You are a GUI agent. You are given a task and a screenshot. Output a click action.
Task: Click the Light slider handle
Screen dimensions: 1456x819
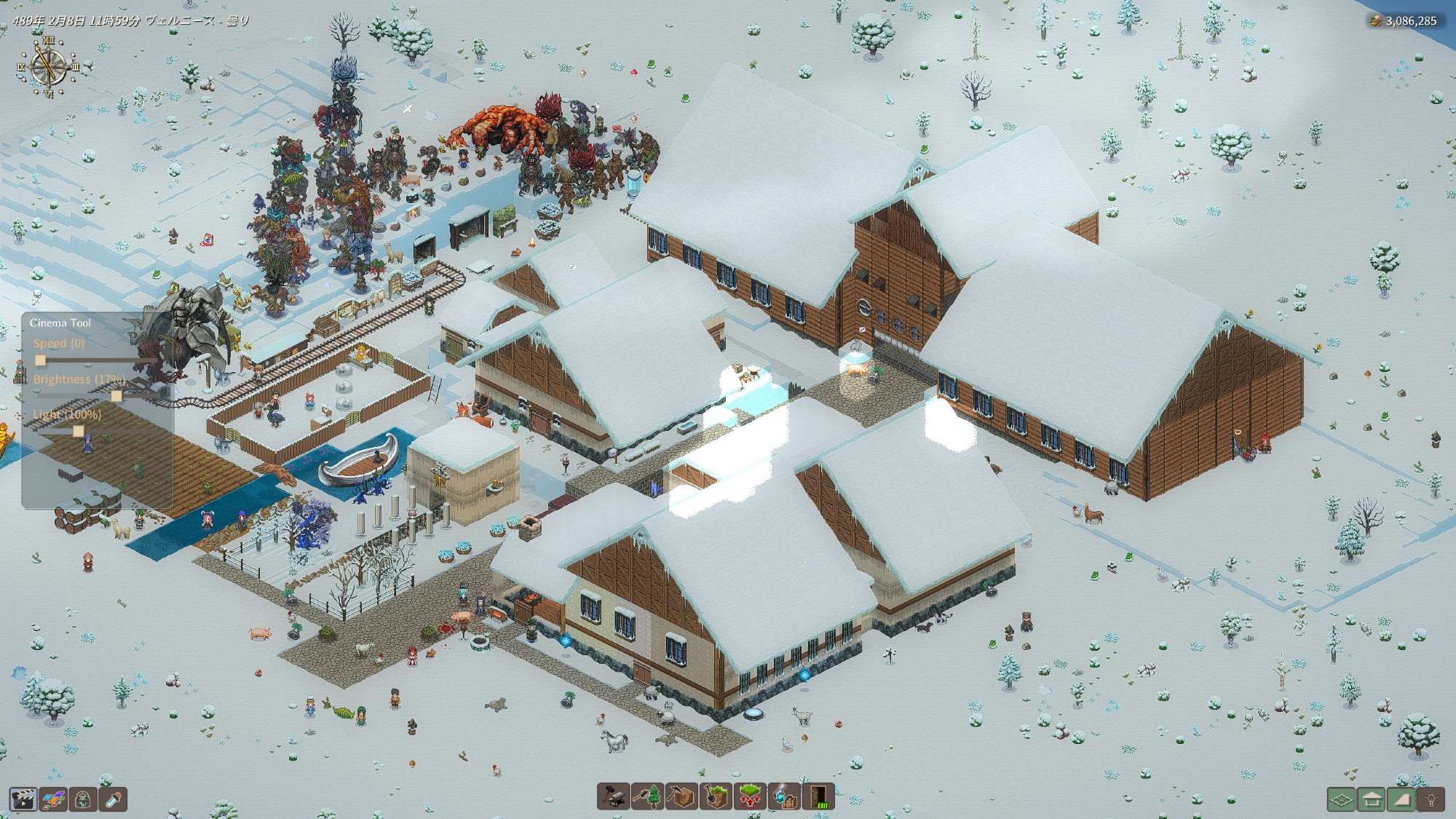point(78,431)
